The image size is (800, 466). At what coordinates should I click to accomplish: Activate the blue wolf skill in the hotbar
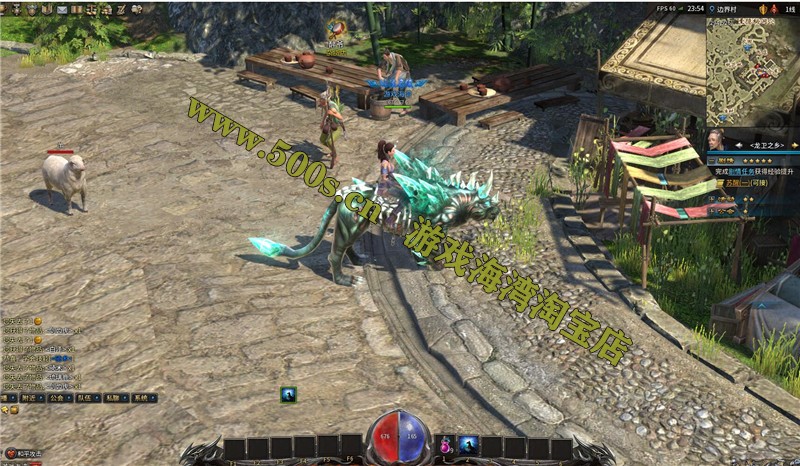click(467, 446)
